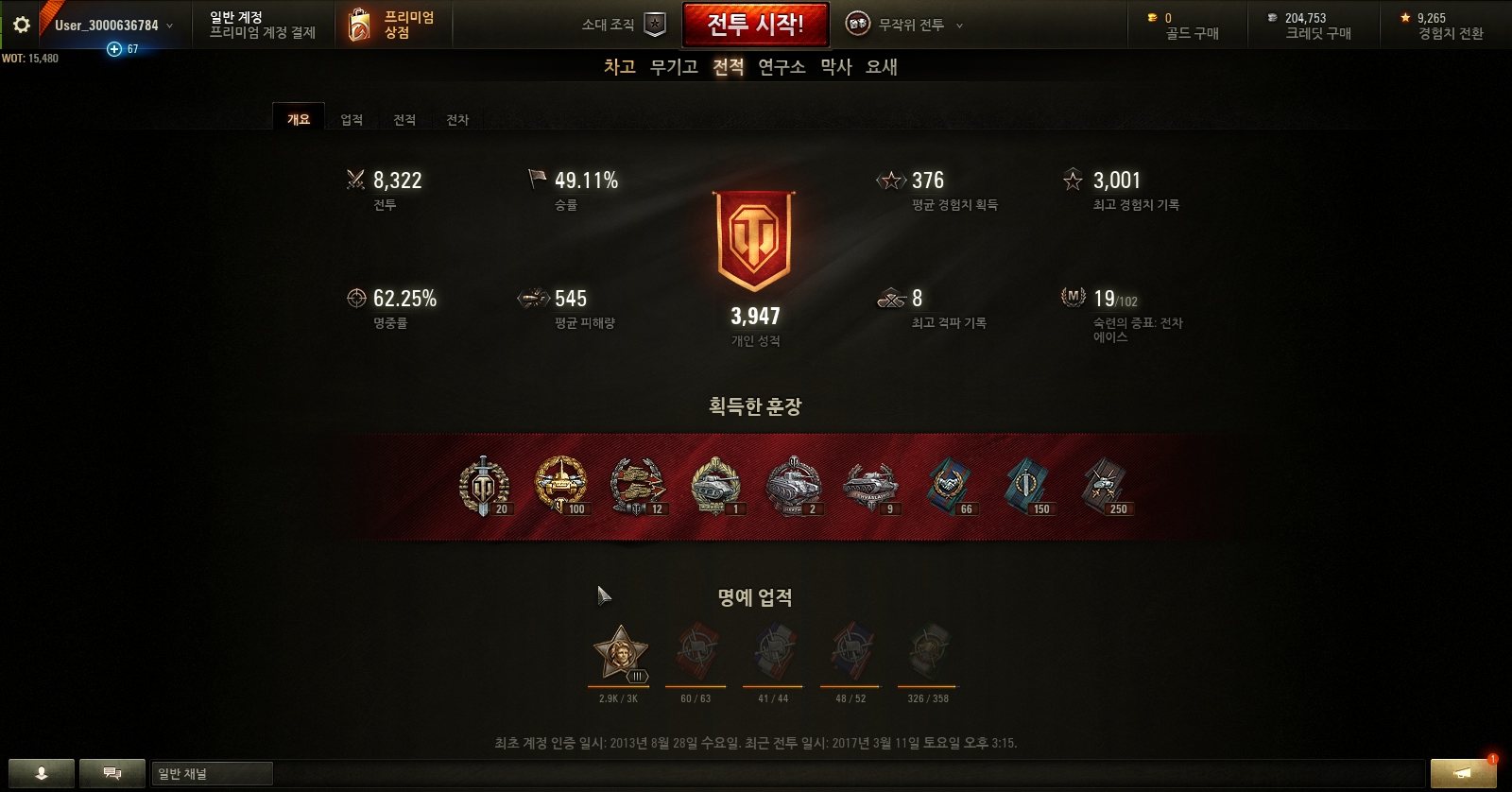Open the 일반 채널 chat channel
The width and height of the screenshot is (1512, 792).
pyautogui.click(x=212, y=774)
